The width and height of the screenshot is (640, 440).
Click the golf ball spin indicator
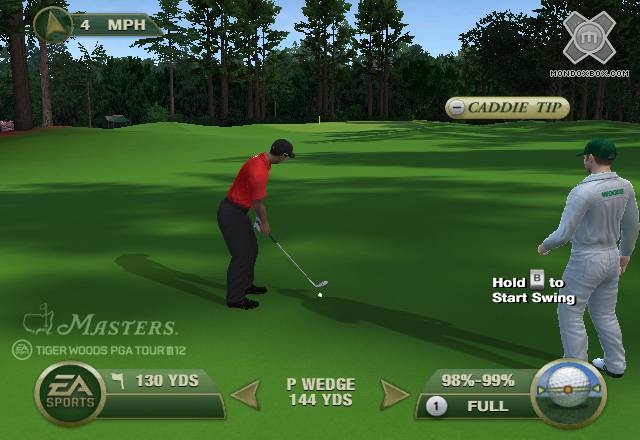568,391
